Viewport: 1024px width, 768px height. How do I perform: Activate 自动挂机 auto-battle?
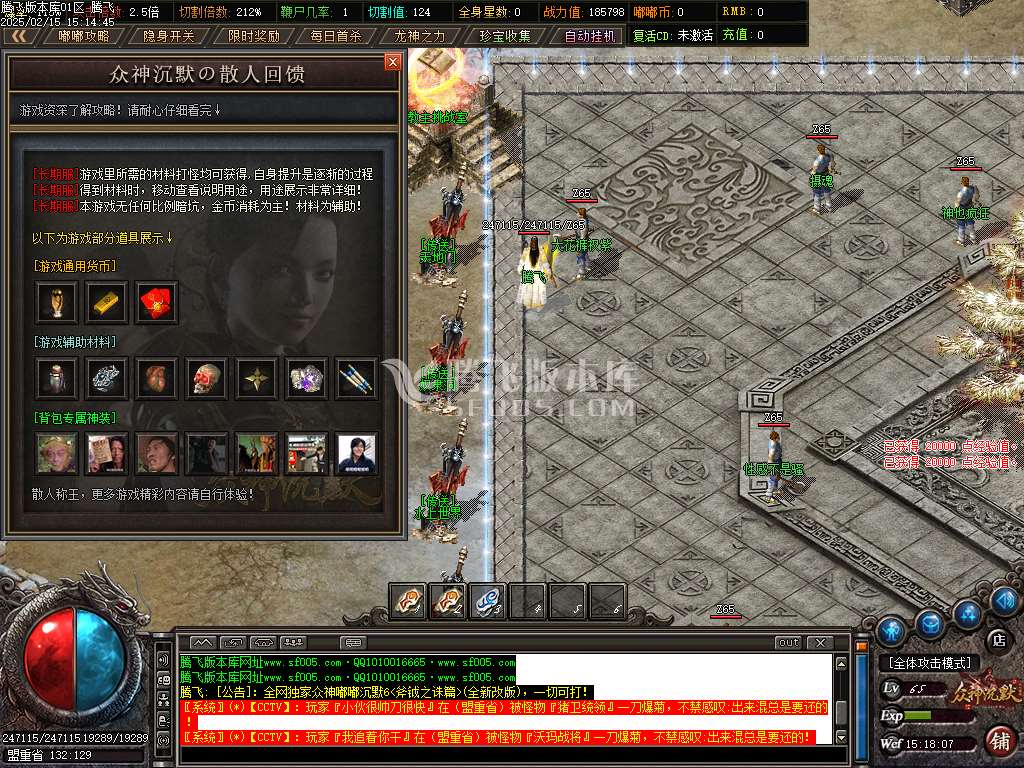589,36
